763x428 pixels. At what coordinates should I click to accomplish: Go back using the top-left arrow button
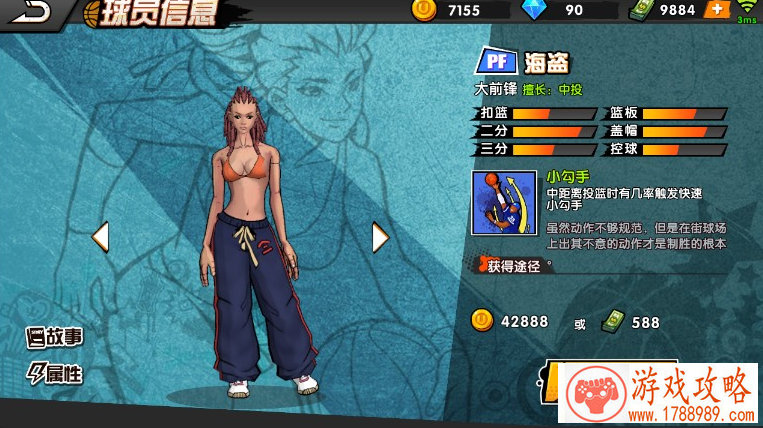[x=28, y=12]
